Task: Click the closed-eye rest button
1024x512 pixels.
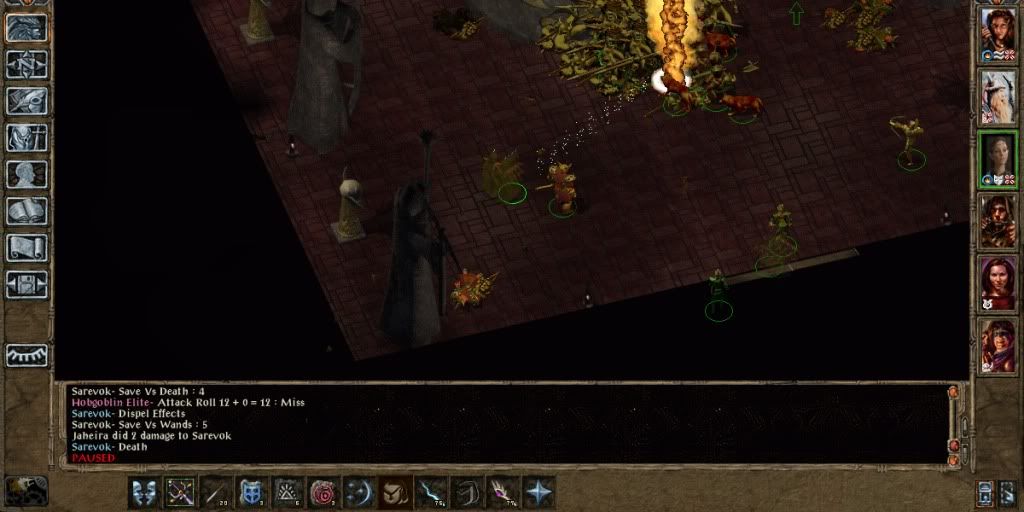Action: [27, 355]
